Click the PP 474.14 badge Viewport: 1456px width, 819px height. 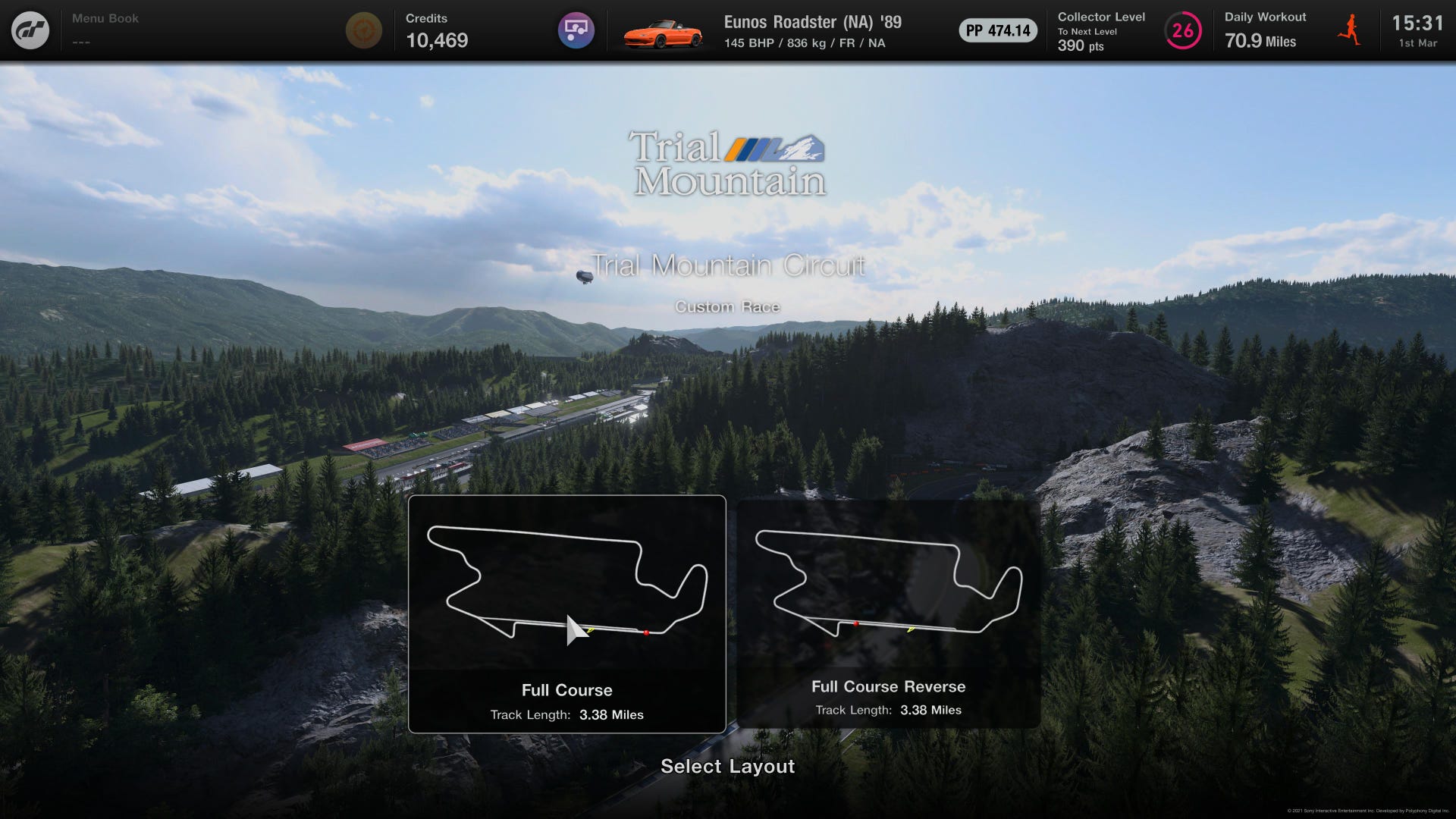(x=998, y=31)
